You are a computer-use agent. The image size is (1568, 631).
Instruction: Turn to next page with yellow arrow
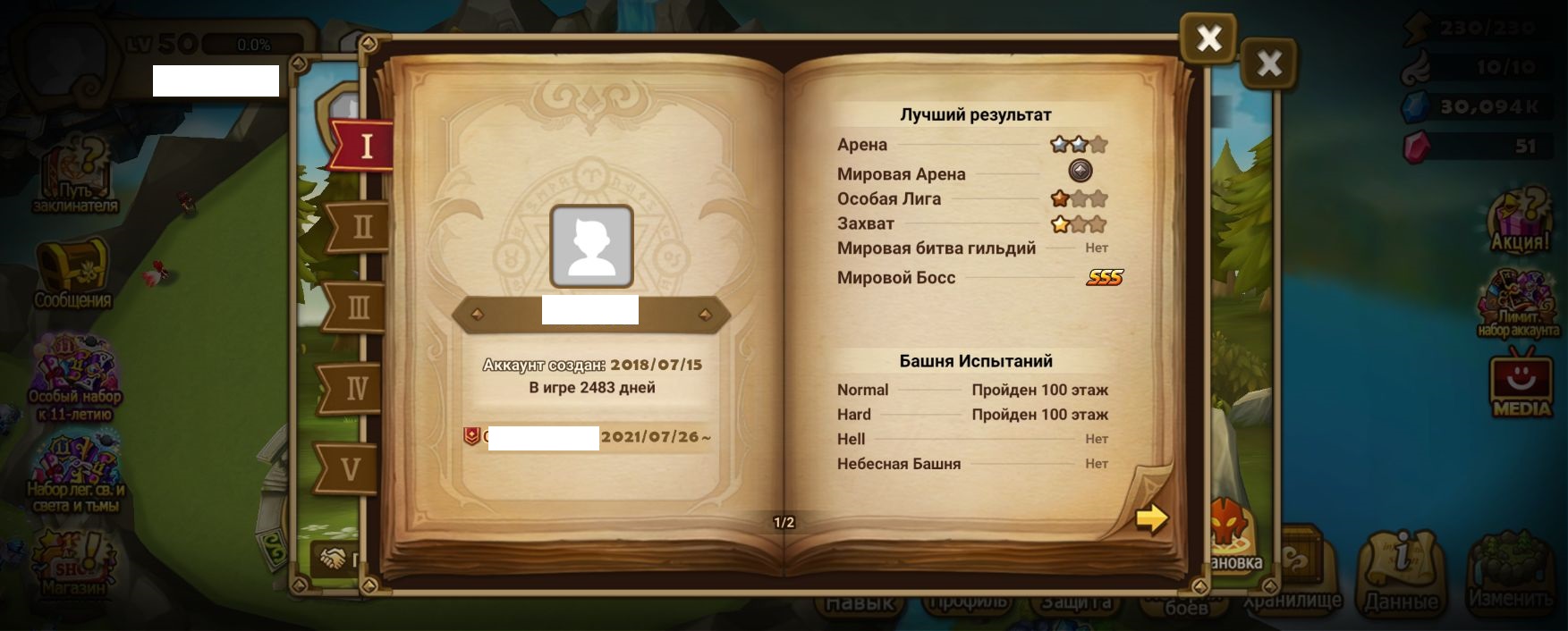1151,518
